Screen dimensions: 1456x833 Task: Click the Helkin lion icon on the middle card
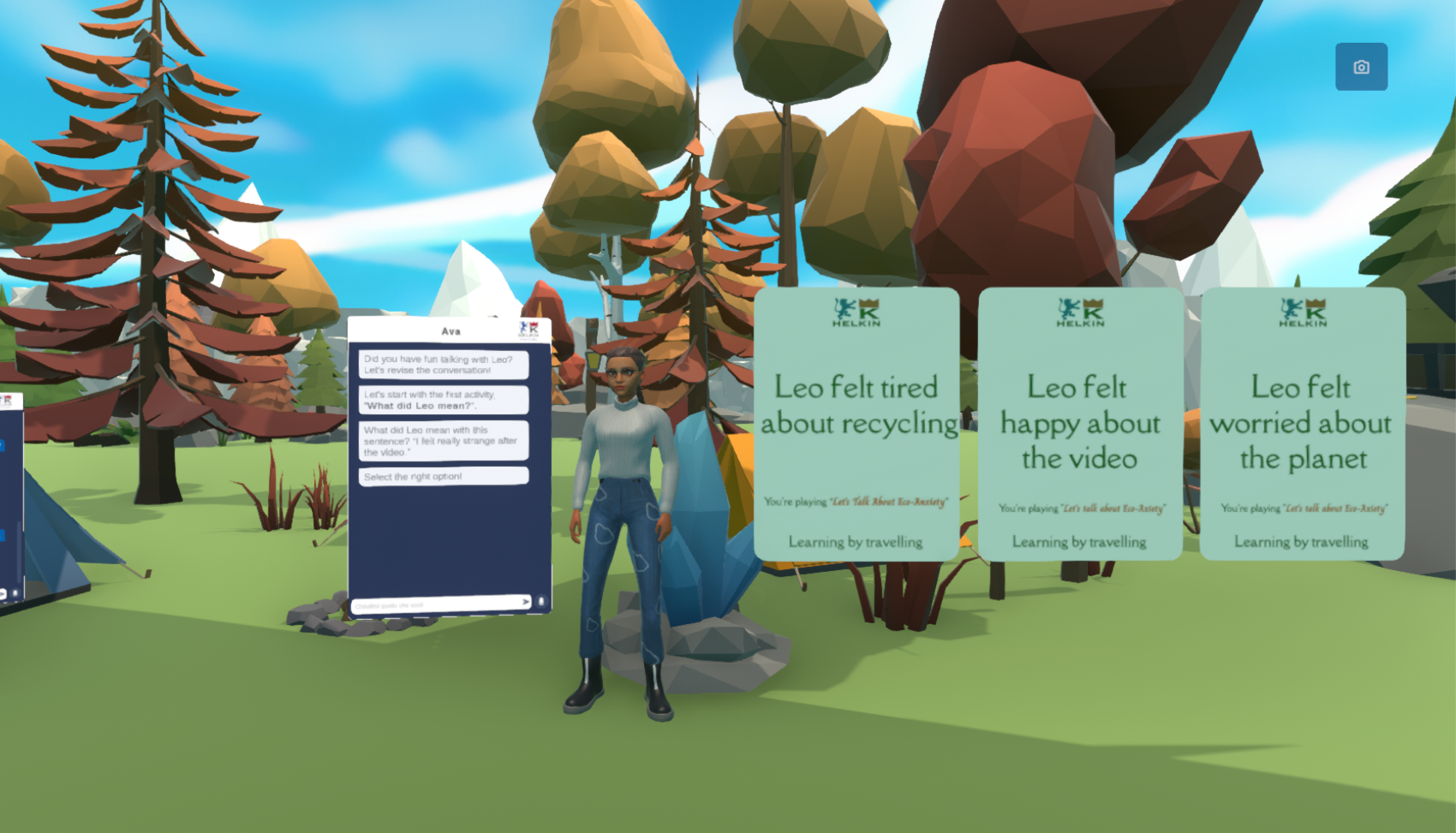point(1066,312)
